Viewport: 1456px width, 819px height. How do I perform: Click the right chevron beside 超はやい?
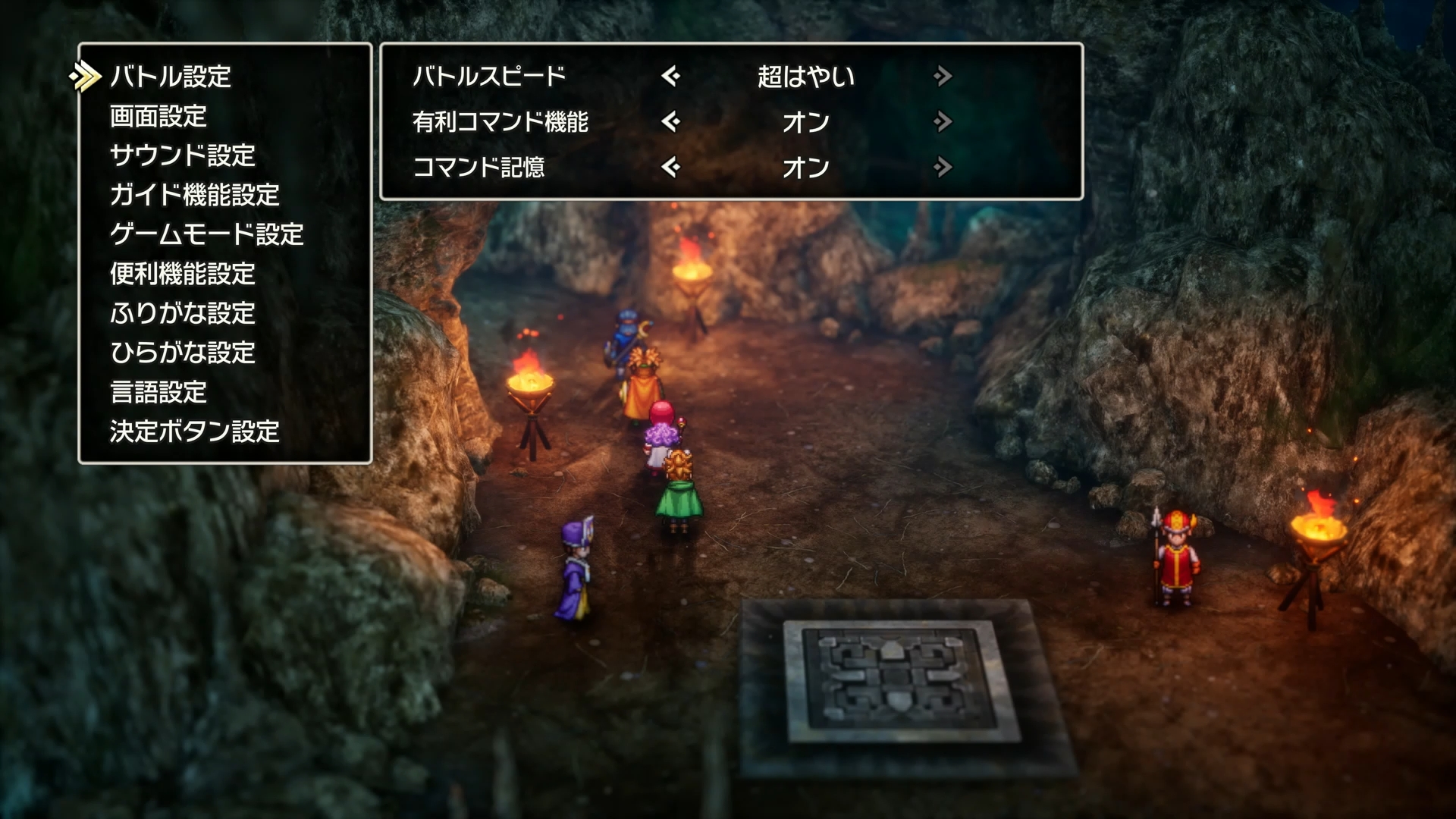(x=943, y=76)
